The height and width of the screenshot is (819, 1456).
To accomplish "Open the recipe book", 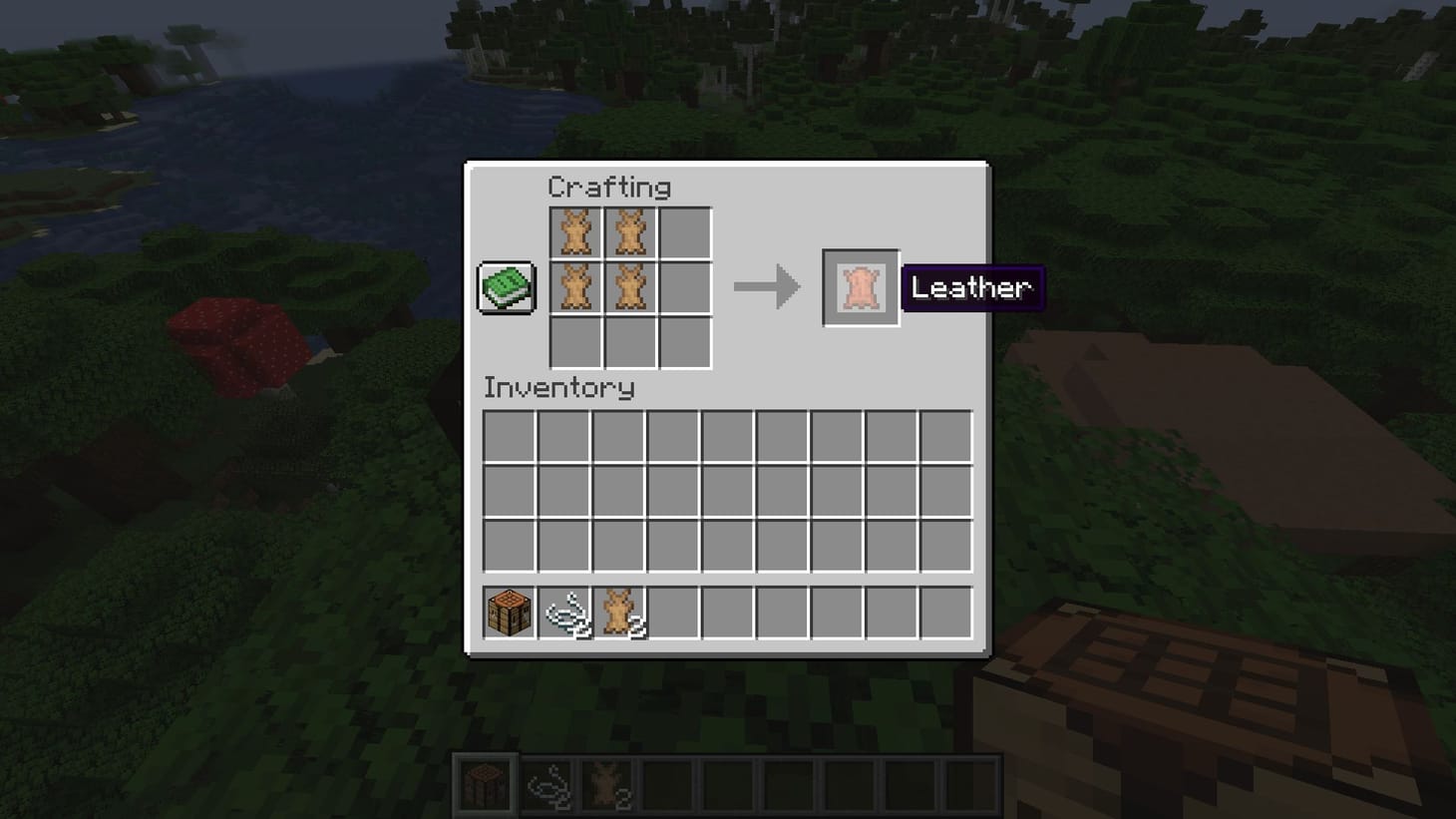I will tap(504, 286).
